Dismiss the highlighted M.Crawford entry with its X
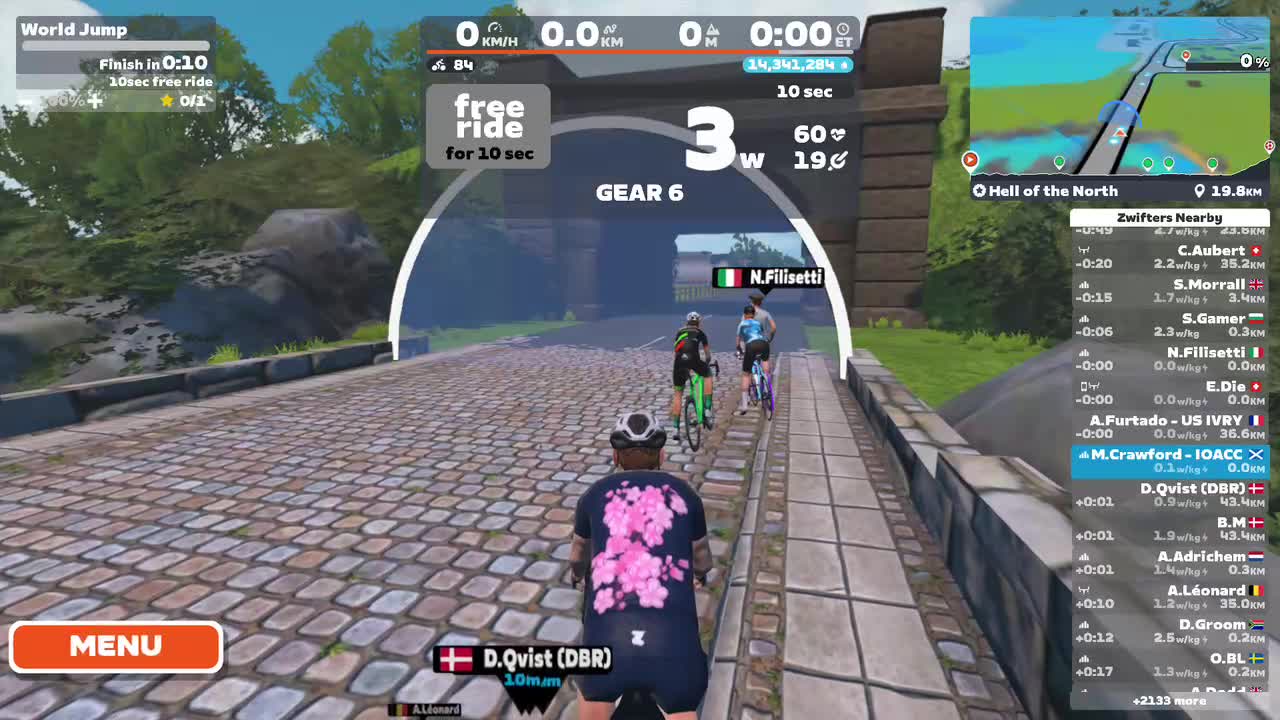This screenshot has height=720, width=1280. coord(1256,454)
